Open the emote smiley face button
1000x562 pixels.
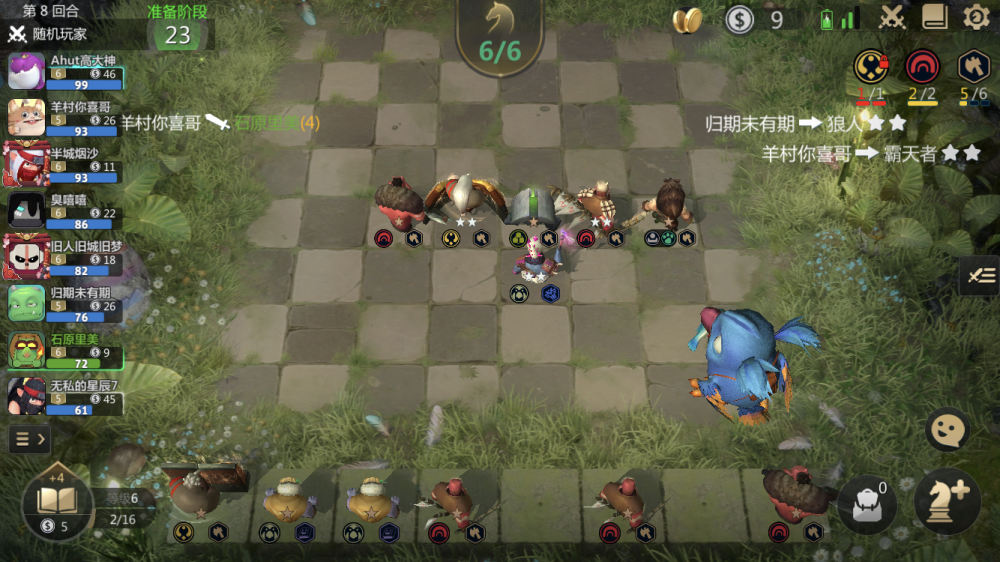(946, 430)
